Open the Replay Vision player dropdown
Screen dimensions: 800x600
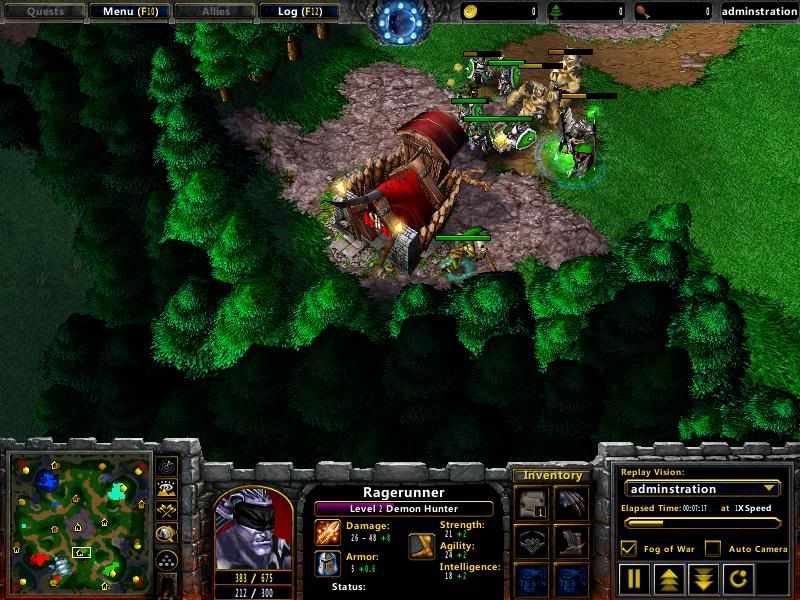pos(701,489)
